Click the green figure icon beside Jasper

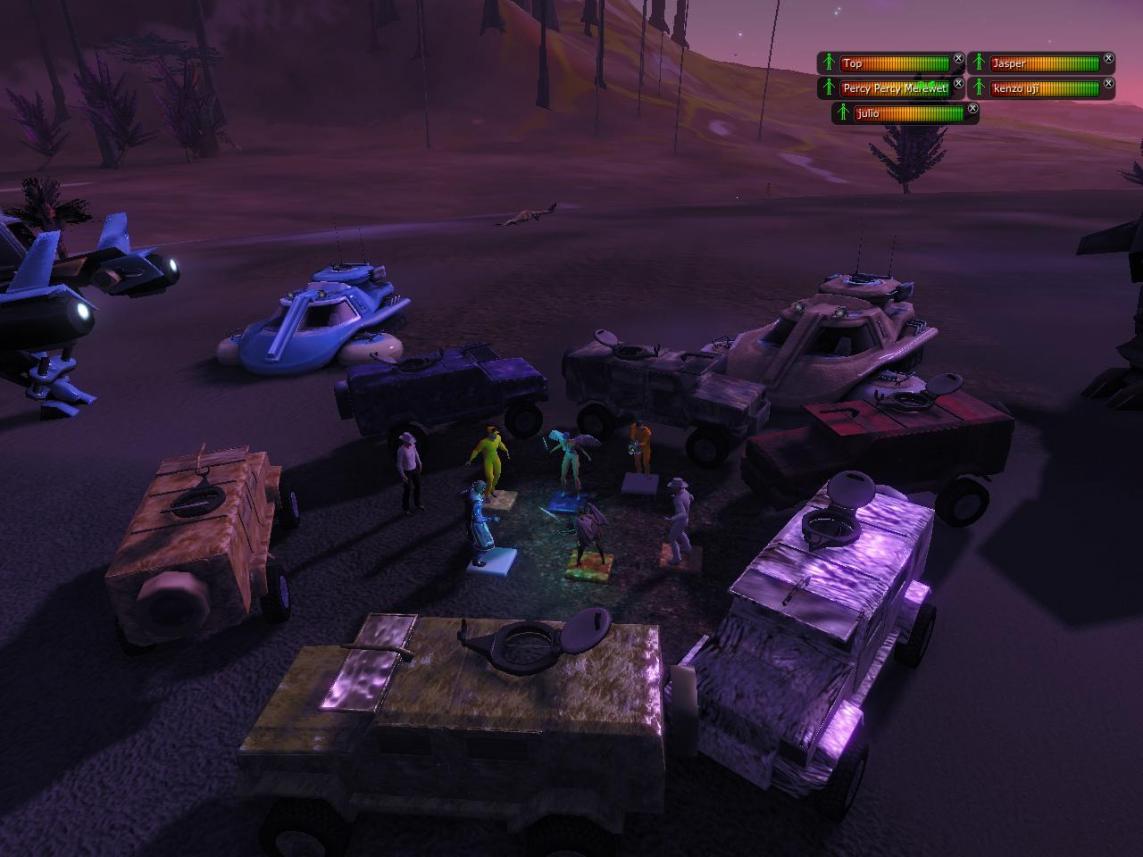tap(979, 64)
